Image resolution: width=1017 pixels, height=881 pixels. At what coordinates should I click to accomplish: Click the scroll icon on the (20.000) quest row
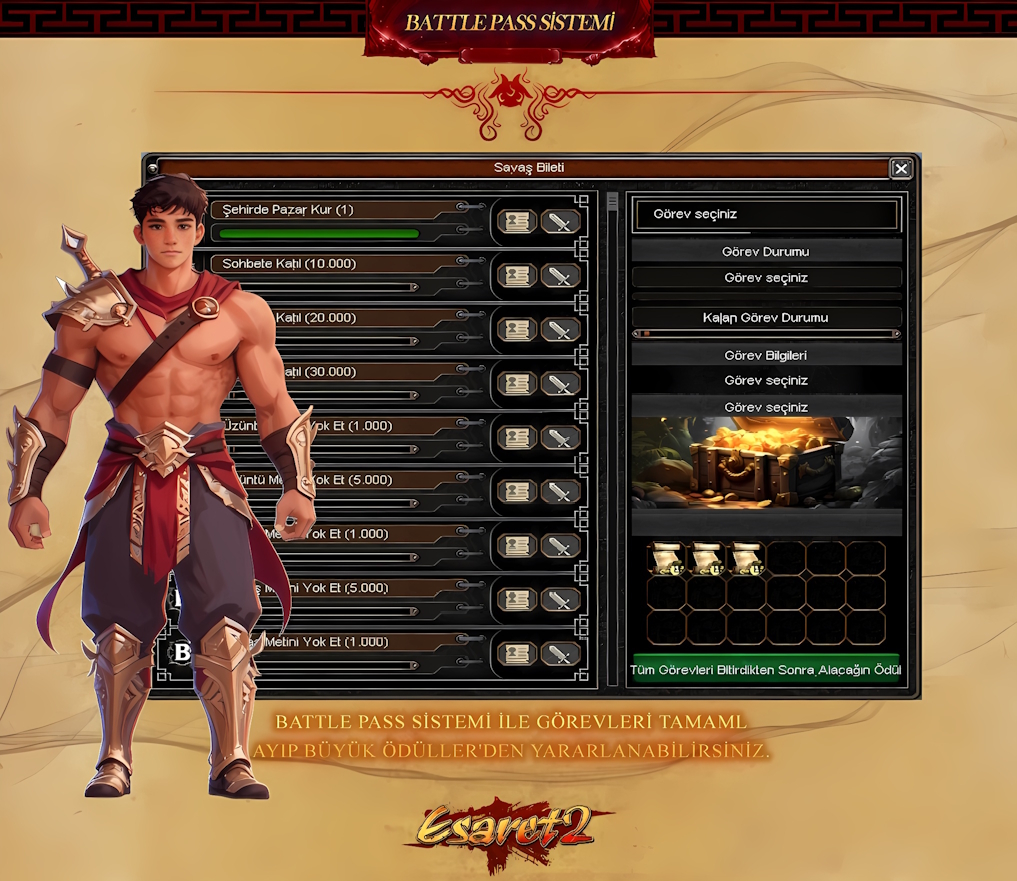[x=517, y=330]
